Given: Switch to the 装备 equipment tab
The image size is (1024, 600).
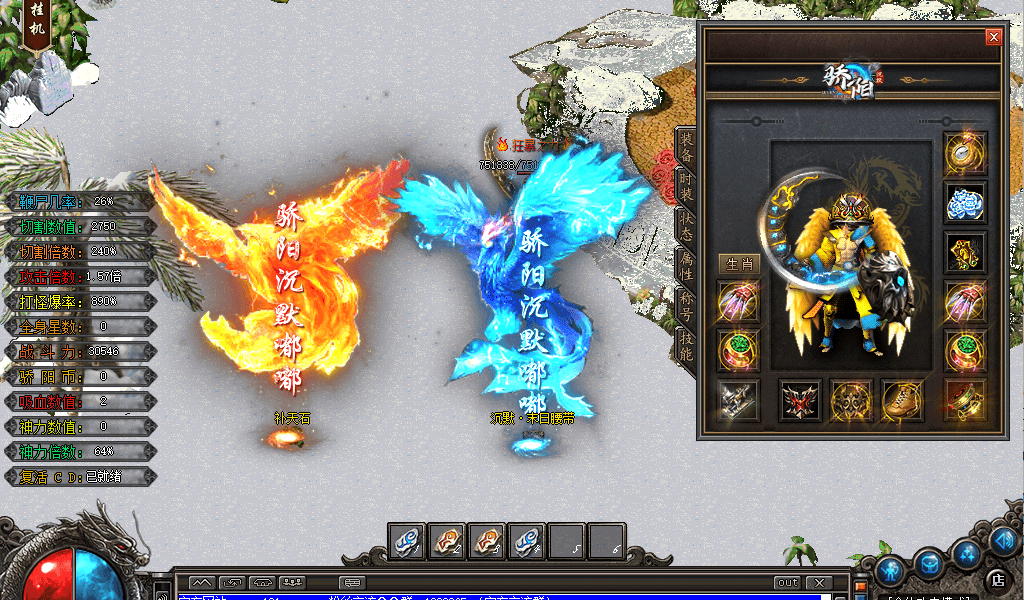Looking at the screenshot, I should (686, 148).
